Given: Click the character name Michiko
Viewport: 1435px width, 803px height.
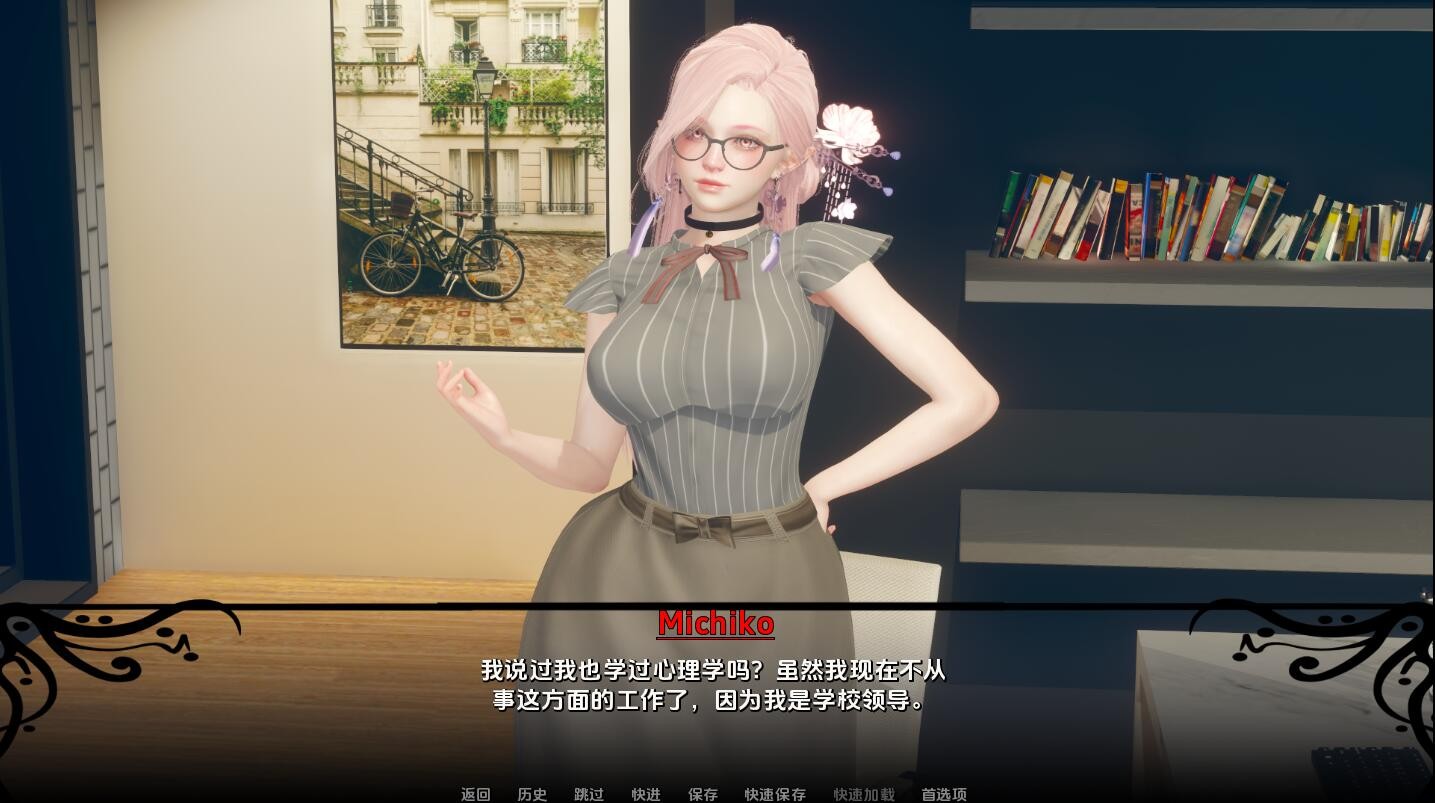Looking at the screenshot, I should pos(716,624).
